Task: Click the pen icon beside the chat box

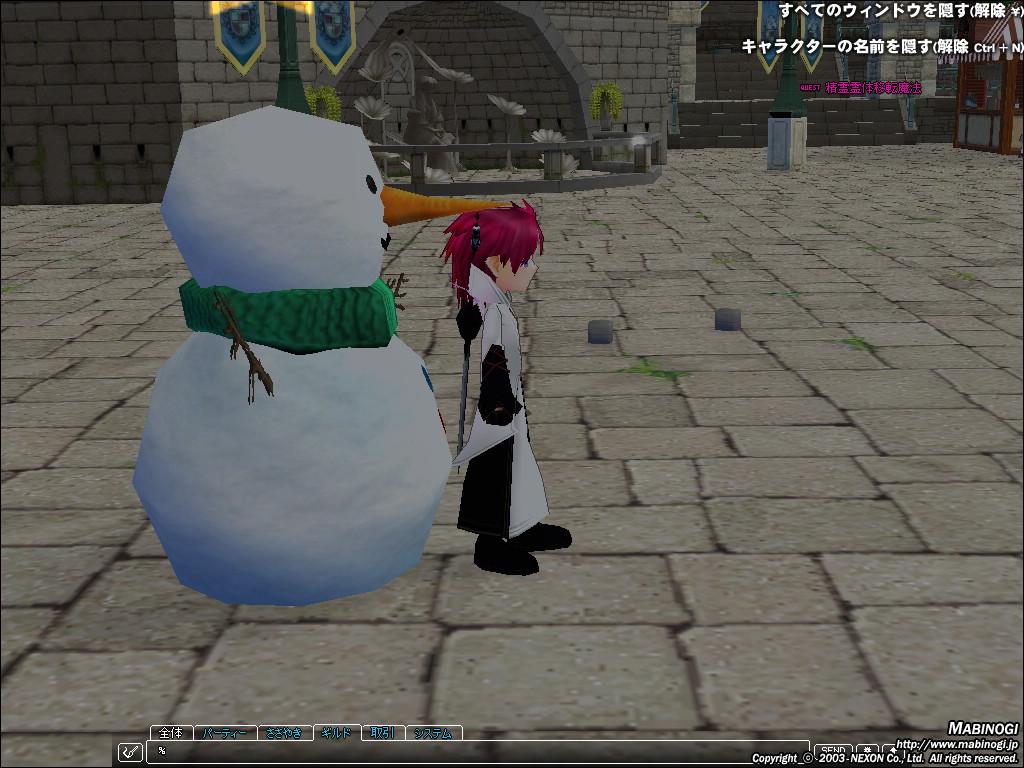Action: point(130,752)
